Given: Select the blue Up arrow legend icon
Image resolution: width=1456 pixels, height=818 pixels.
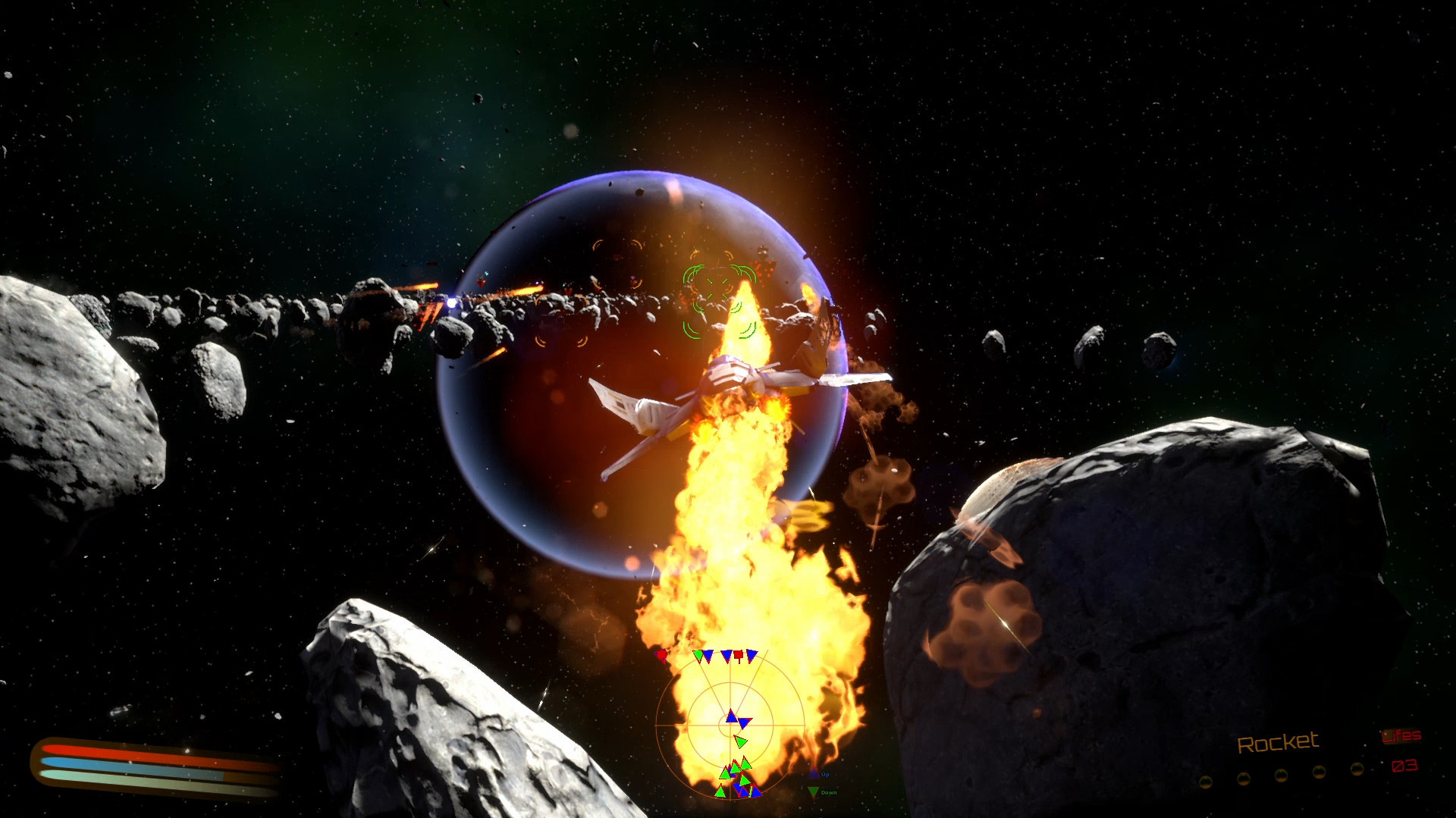Looking at the screenshot, I should [x=814, y=773].
